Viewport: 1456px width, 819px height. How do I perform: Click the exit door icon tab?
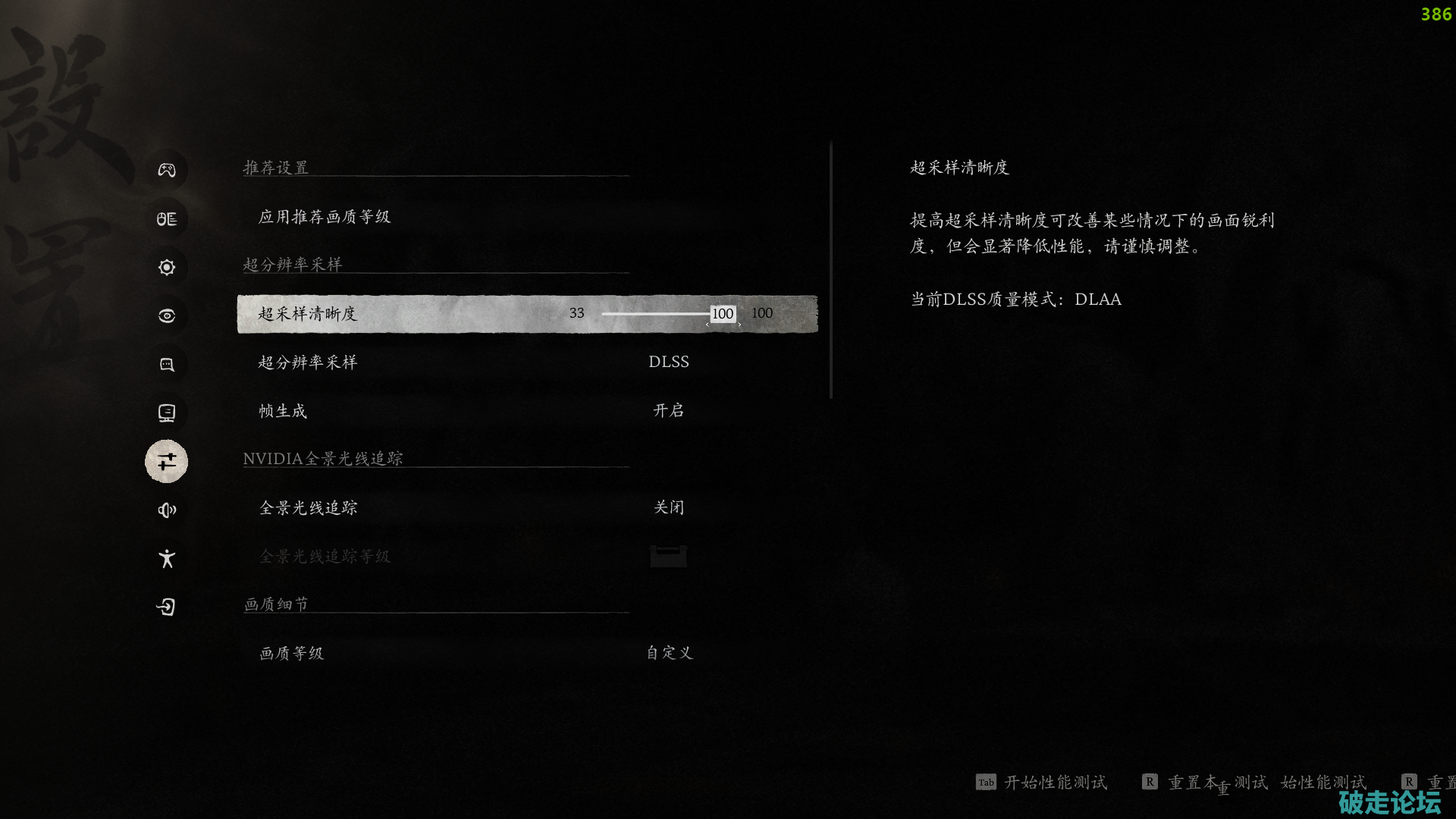tap(167, 607)
